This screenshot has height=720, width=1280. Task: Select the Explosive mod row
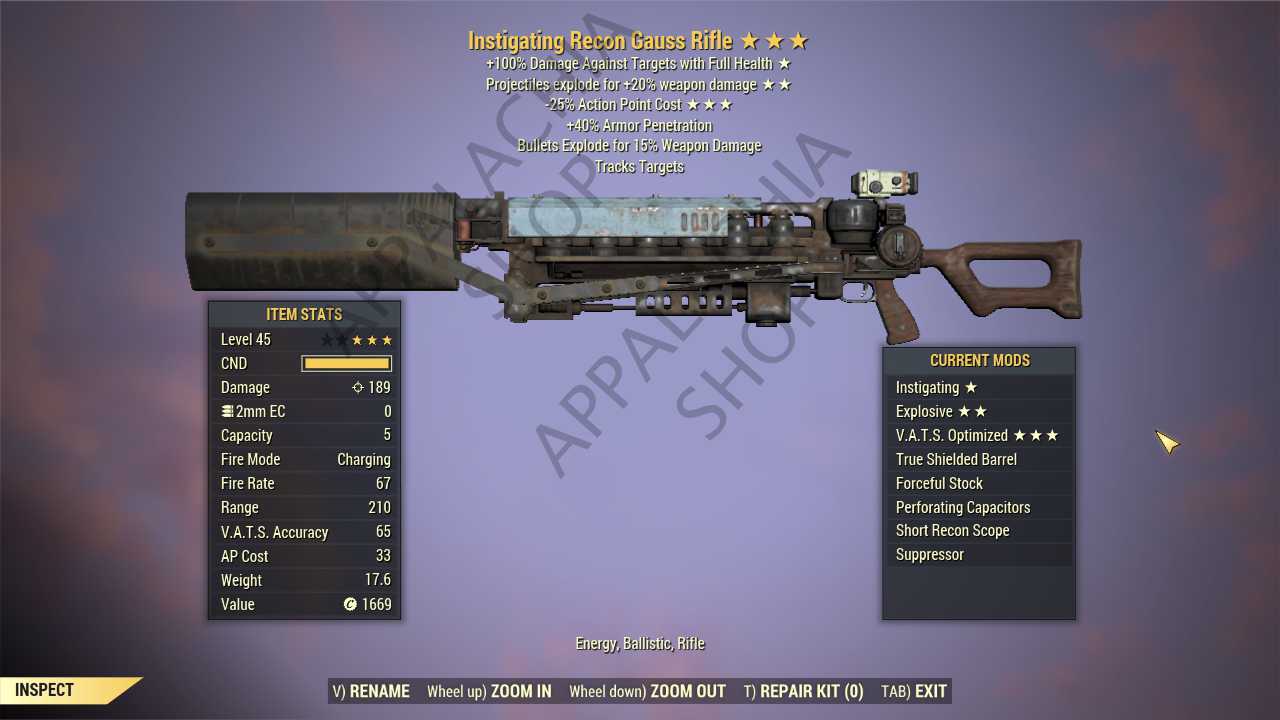[978, 412]
